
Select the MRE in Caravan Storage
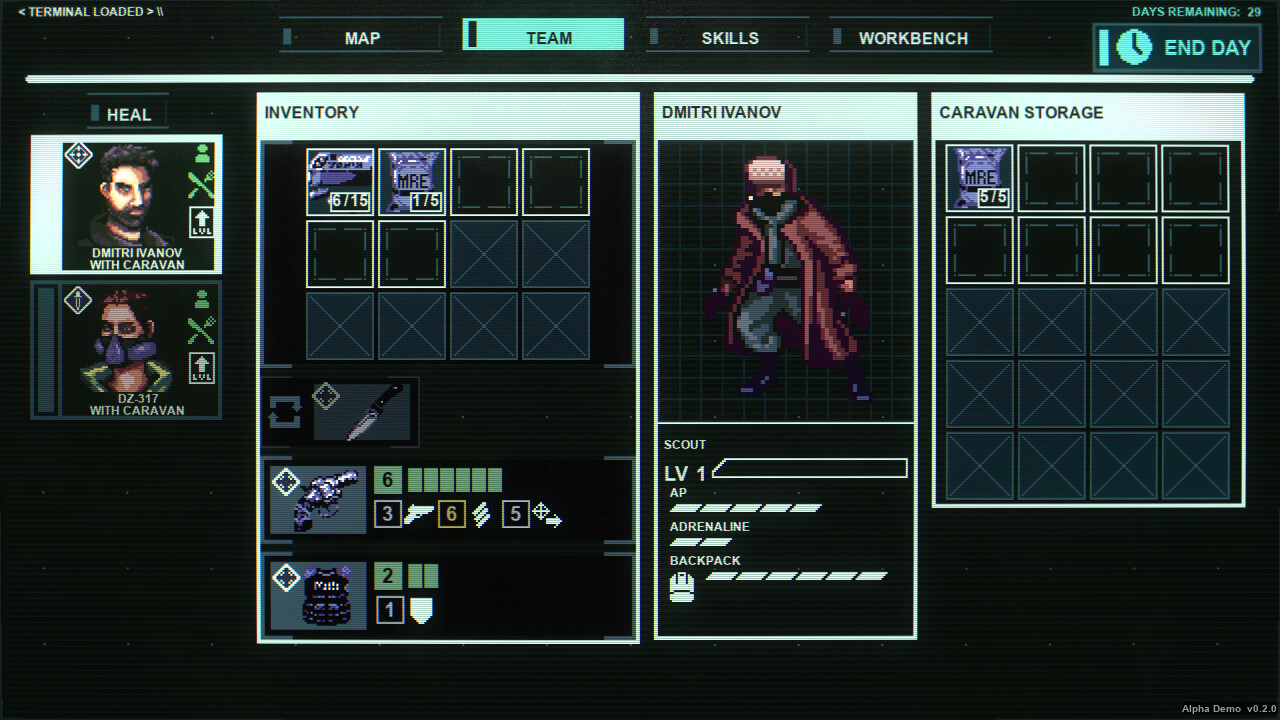(x=979, y=177)
